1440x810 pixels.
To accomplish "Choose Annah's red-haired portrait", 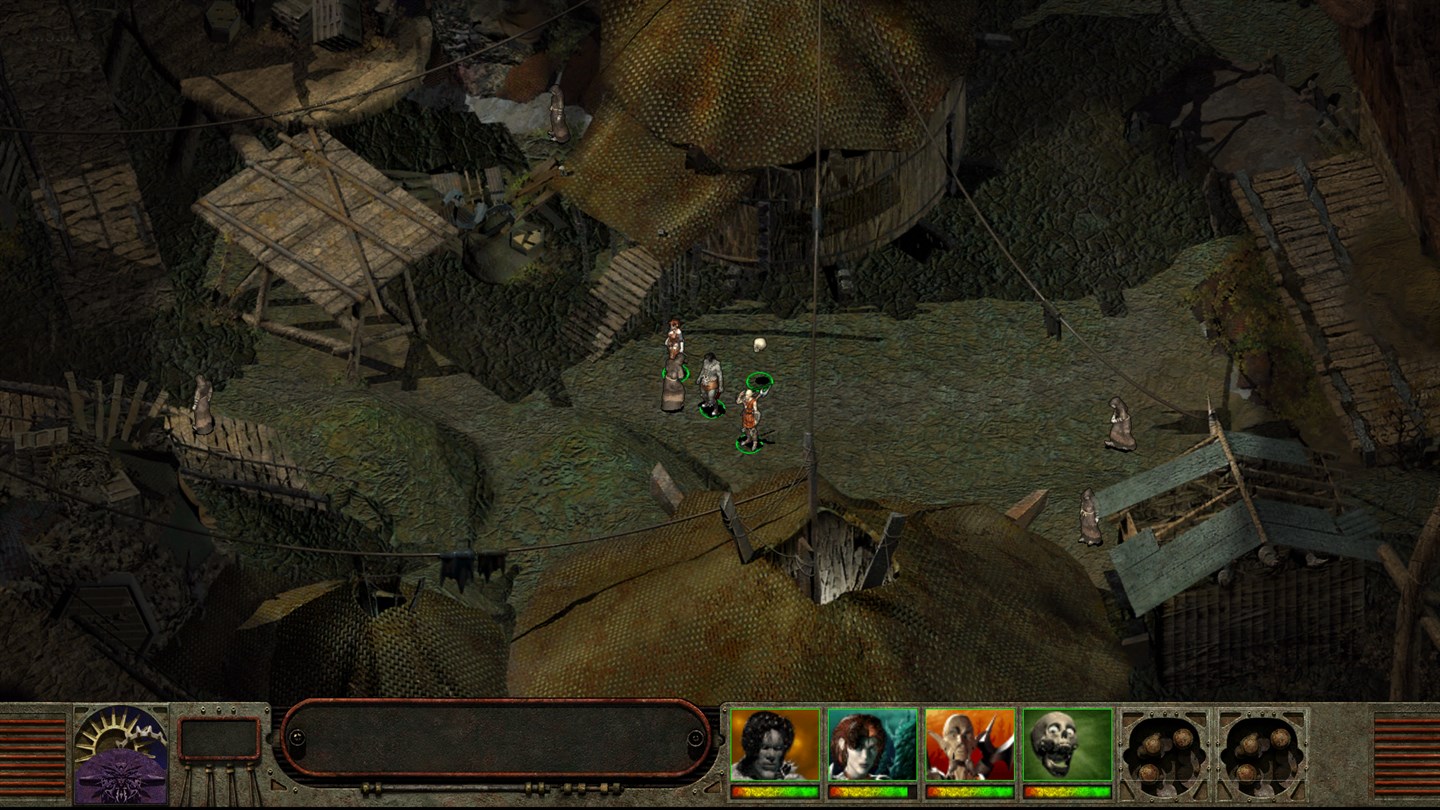I will pos(872,744).
